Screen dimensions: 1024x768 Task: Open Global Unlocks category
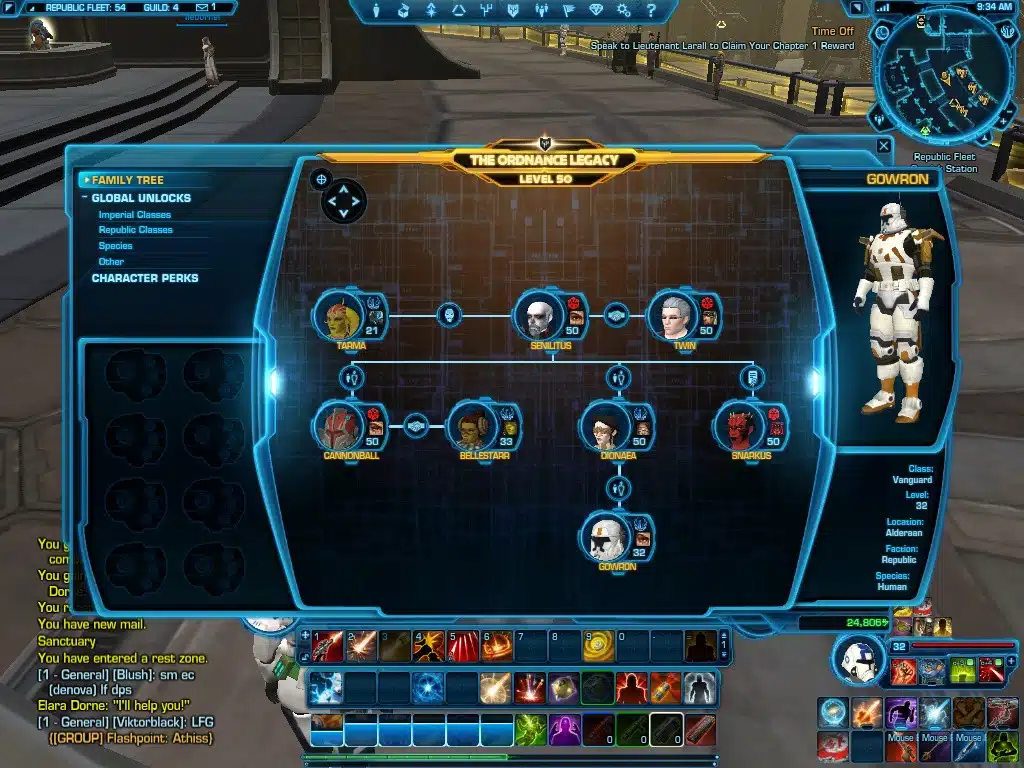[x=140, y=198]
